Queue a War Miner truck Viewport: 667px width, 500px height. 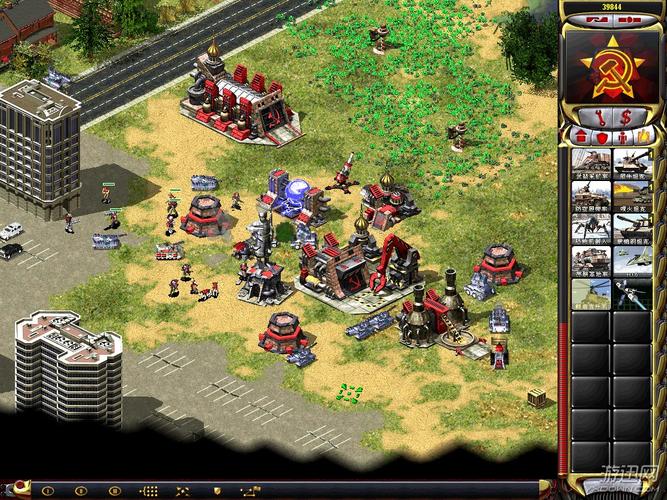[590, 163]
